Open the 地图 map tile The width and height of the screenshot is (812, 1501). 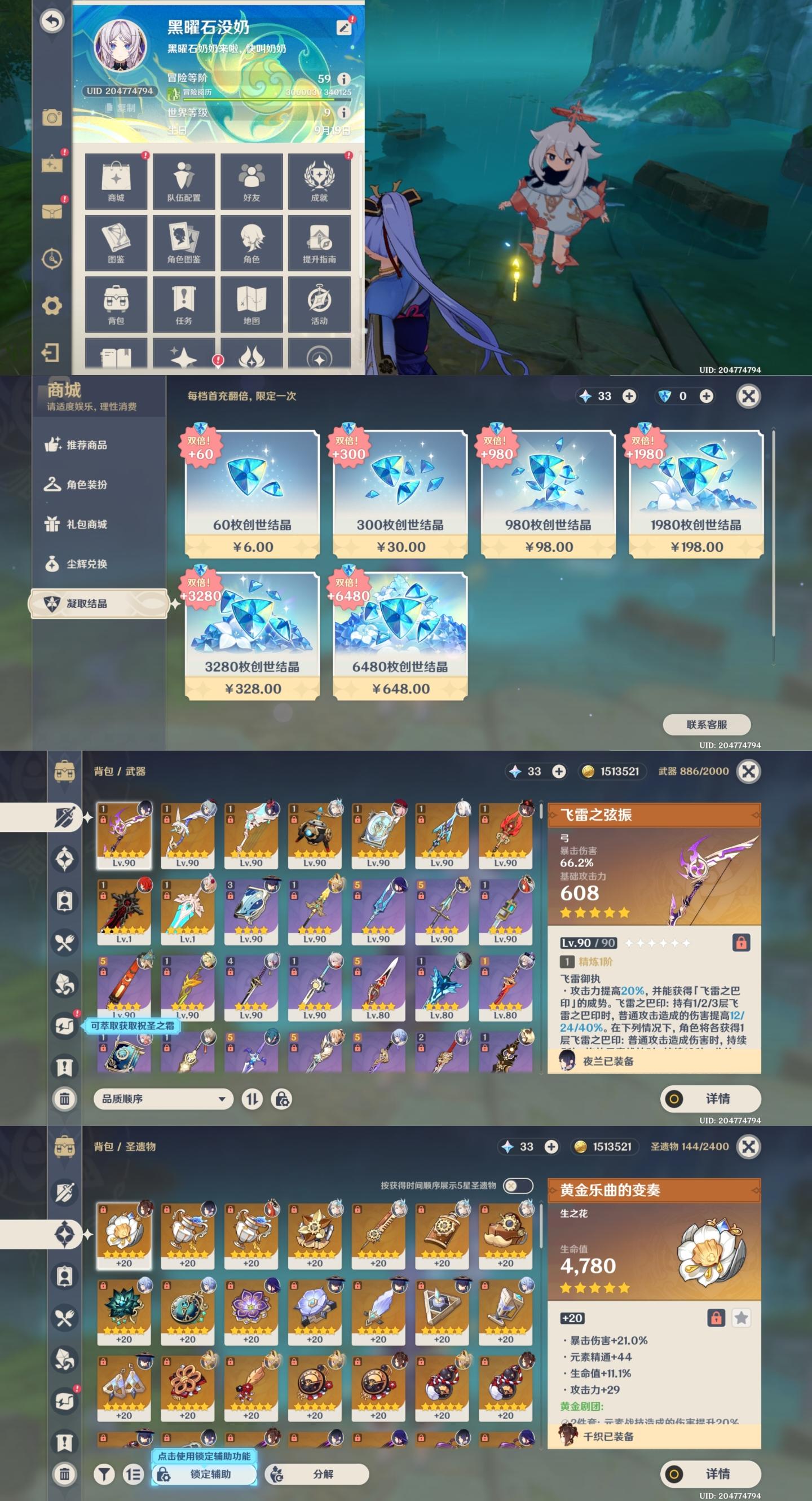(251, 304)
